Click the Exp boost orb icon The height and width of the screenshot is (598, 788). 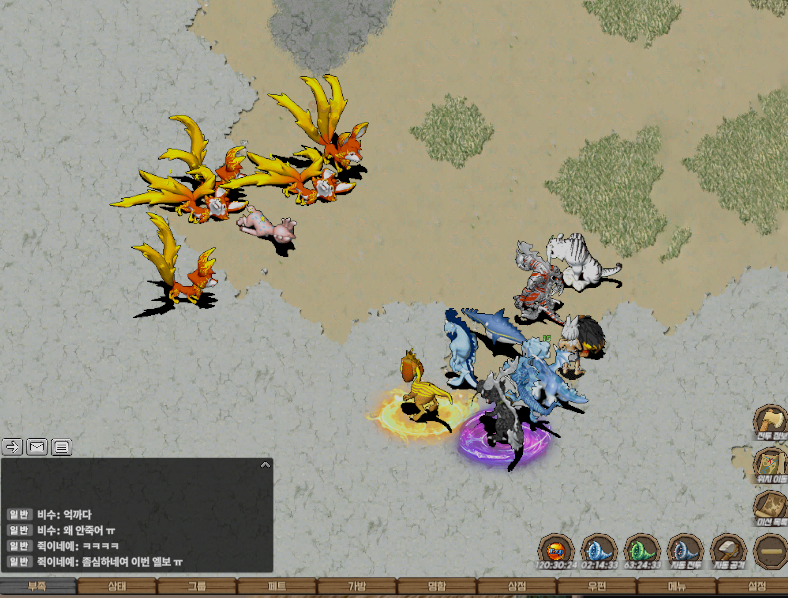[554, 551]
